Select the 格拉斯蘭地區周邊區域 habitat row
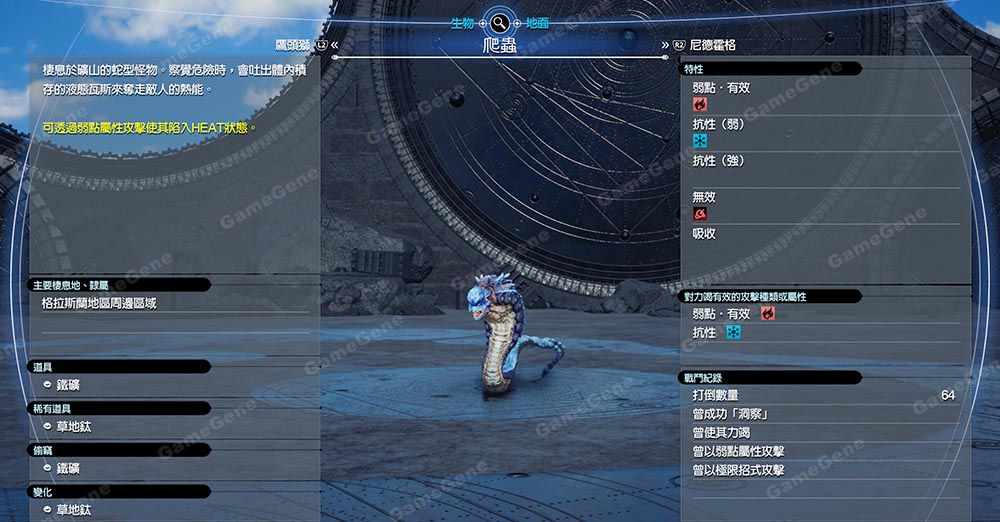 point(99,303)
